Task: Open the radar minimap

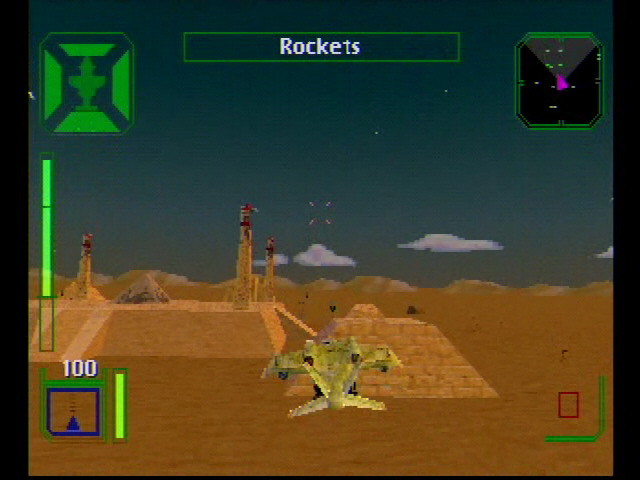Action: tap(559, 81)
